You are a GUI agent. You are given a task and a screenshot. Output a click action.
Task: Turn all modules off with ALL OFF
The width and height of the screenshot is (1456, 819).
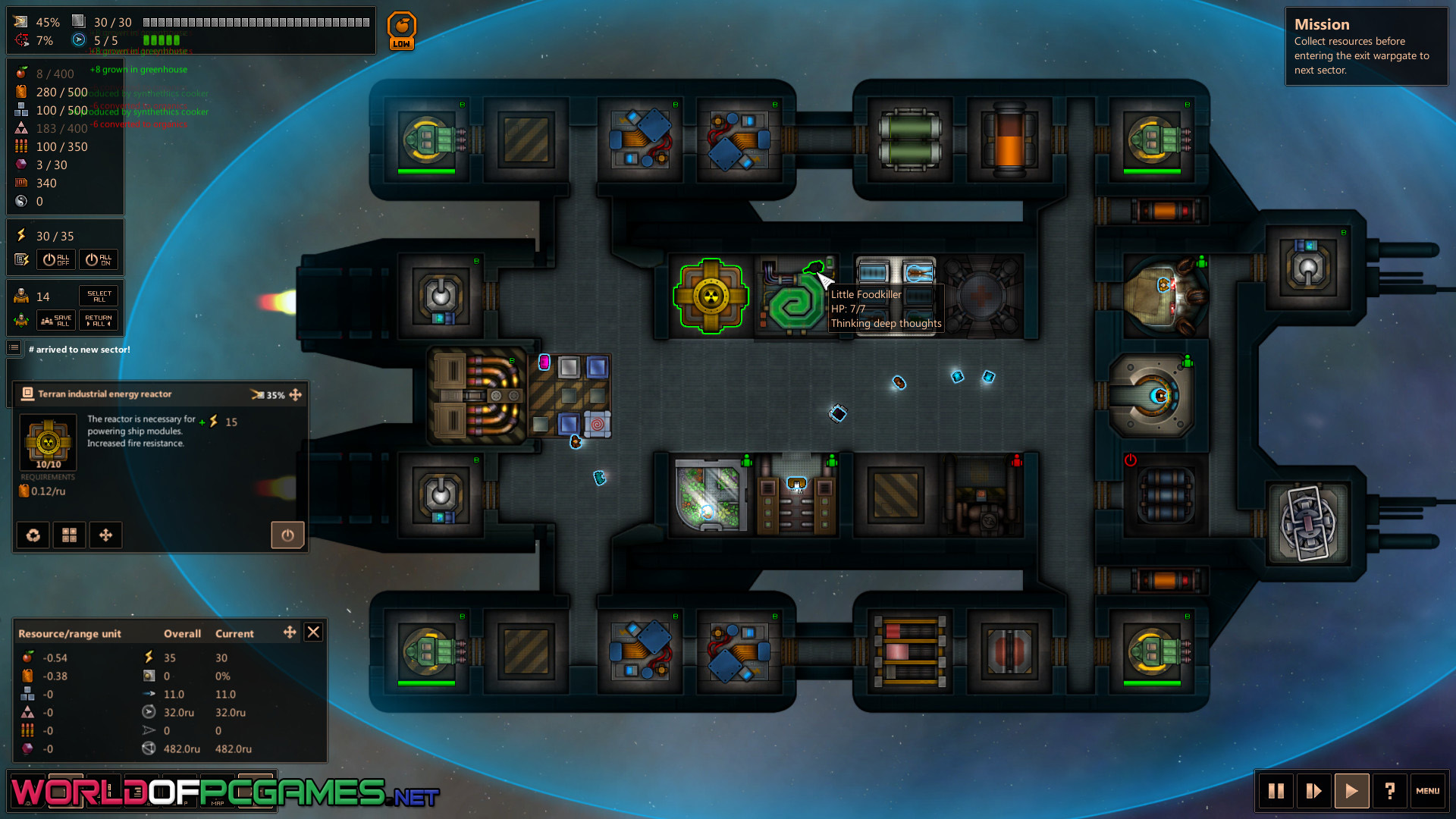click(x=56, y=259)
